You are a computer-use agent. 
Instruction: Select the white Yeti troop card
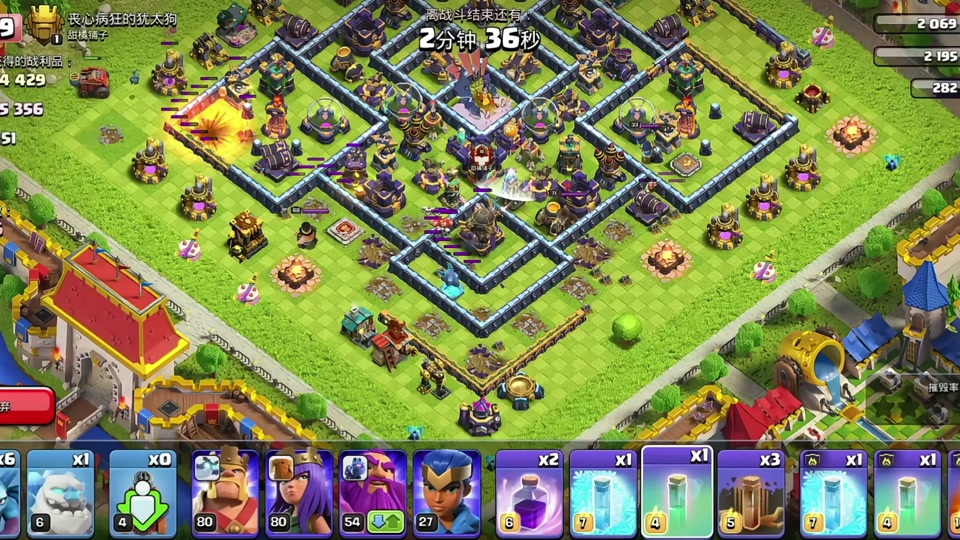coord(60,493)
